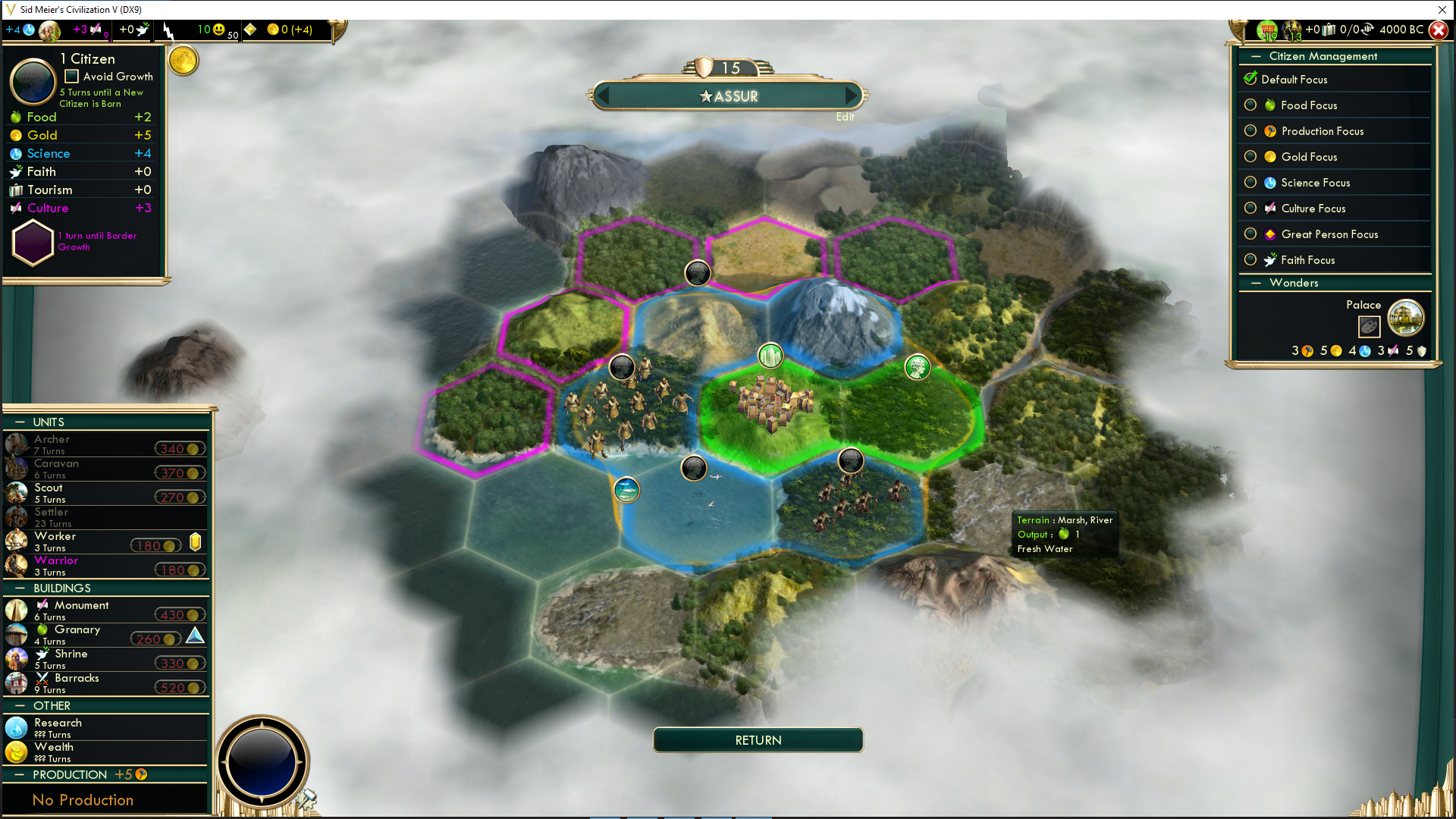The image size is (1456, 819).
Task: Edit the city name Assur
Action: [845, 117]
